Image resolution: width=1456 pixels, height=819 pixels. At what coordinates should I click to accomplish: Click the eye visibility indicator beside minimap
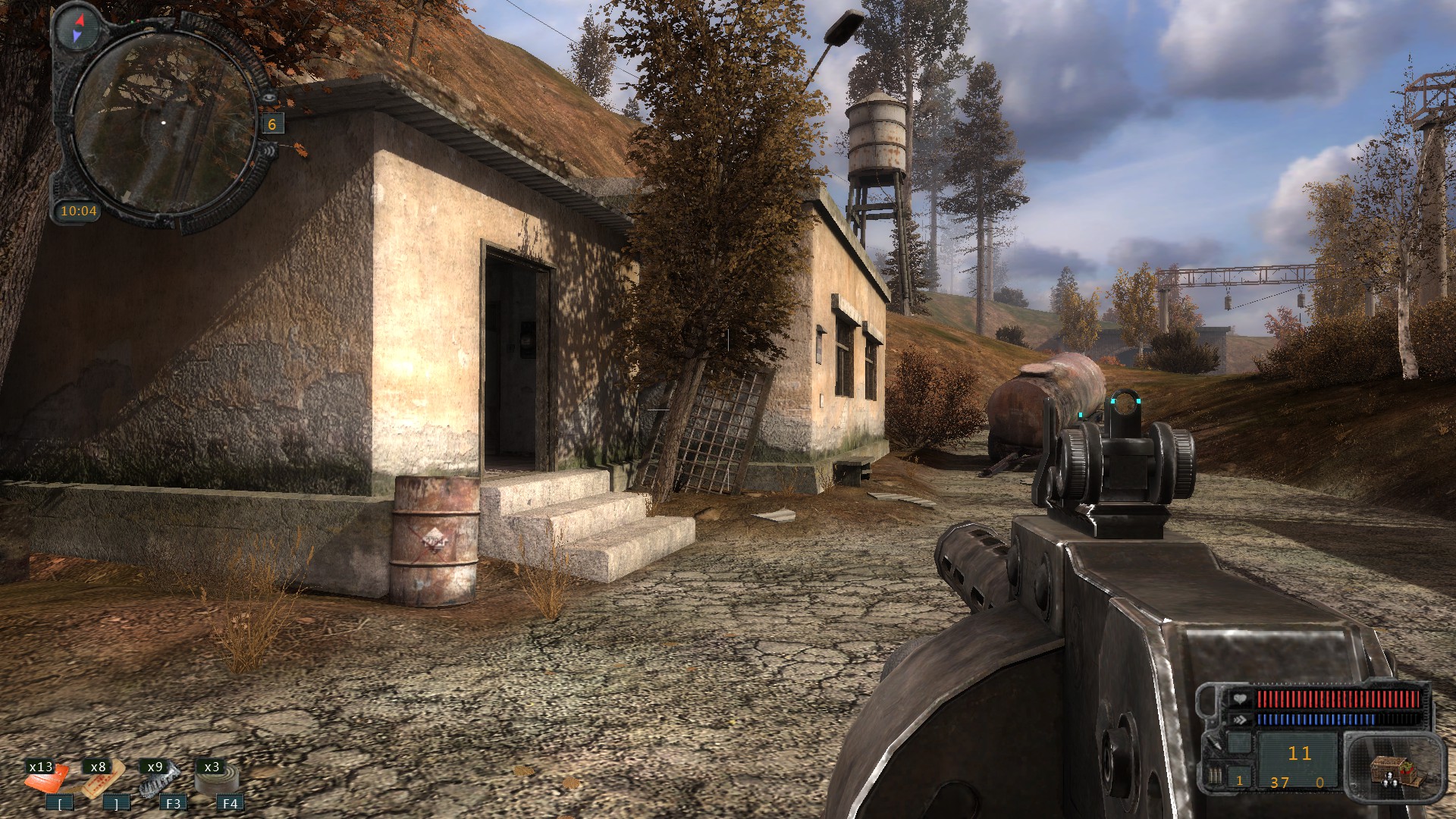tap(269, 98)
